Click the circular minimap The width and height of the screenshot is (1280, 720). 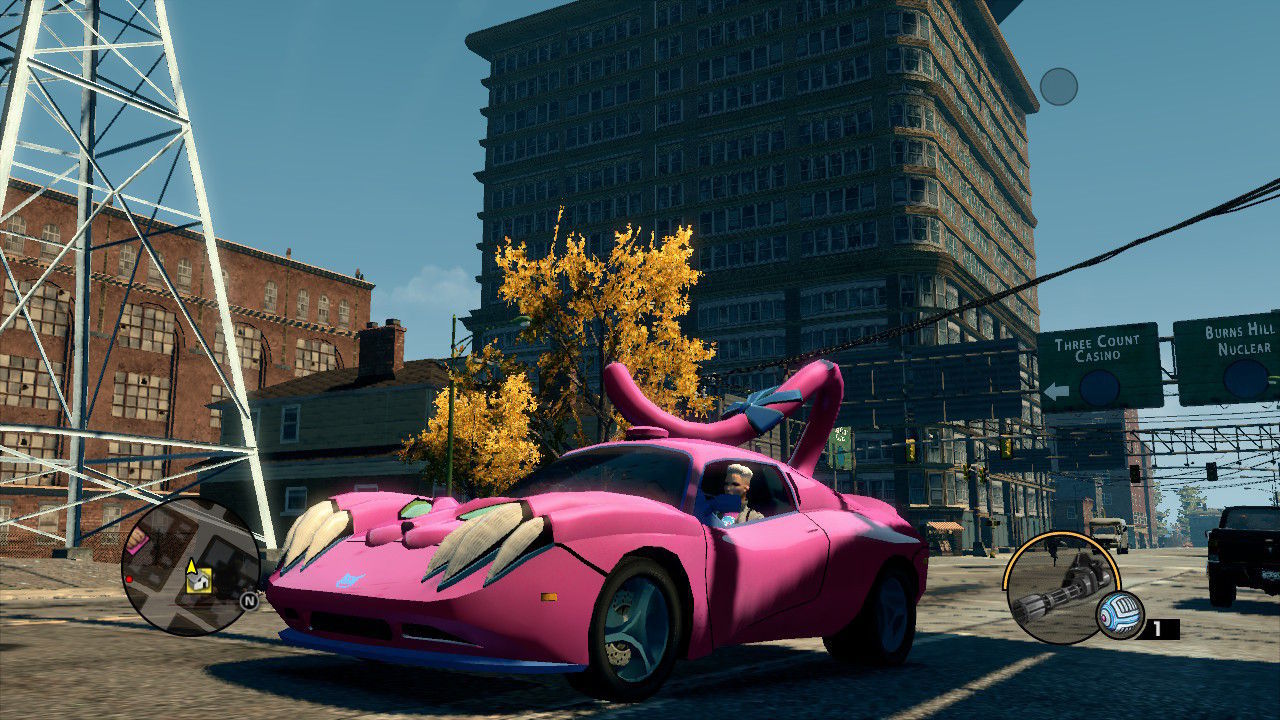coord(190,565)
